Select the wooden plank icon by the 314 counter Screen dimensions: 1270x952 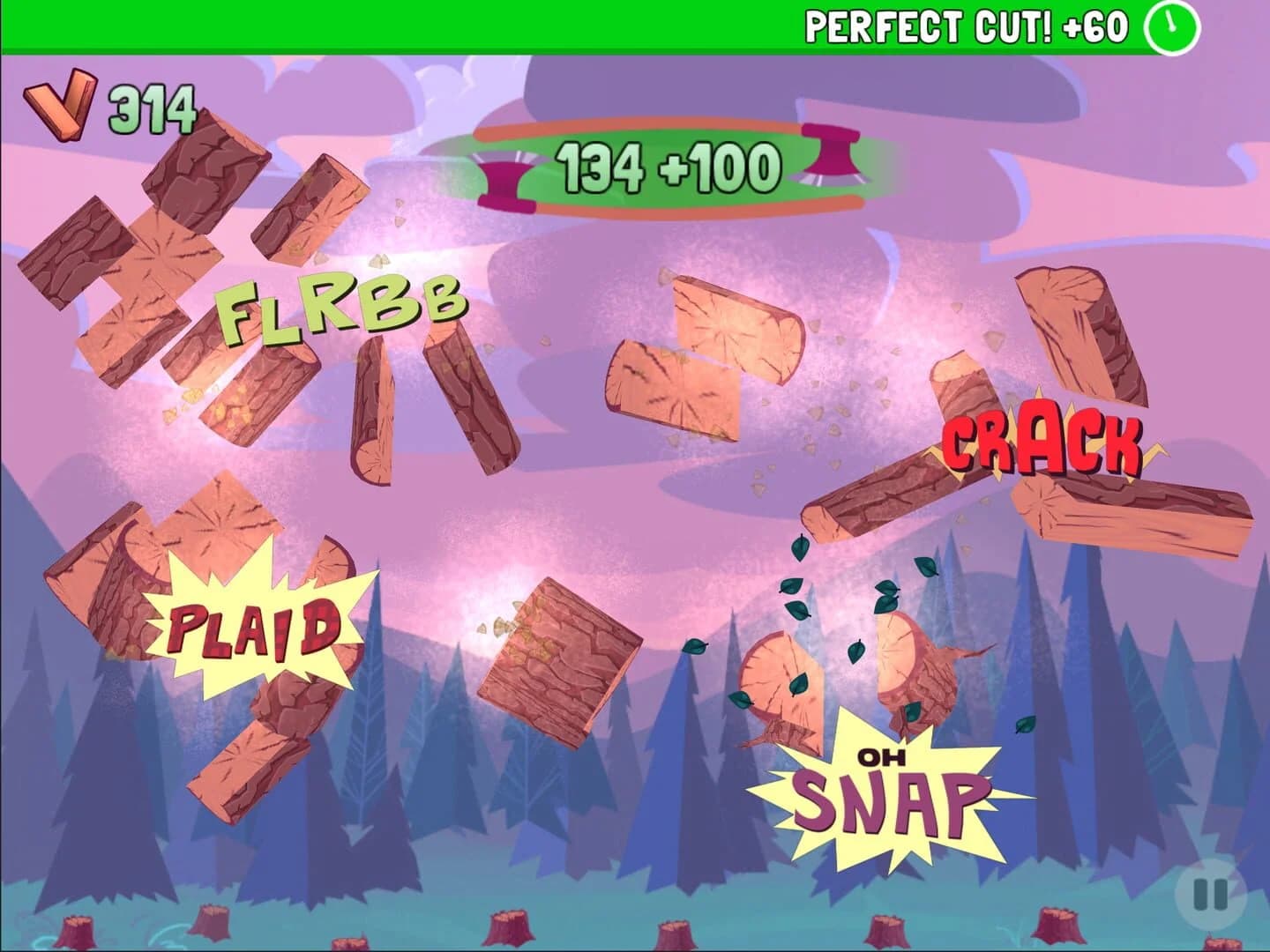pyautogui.click(x=60, y=106)
